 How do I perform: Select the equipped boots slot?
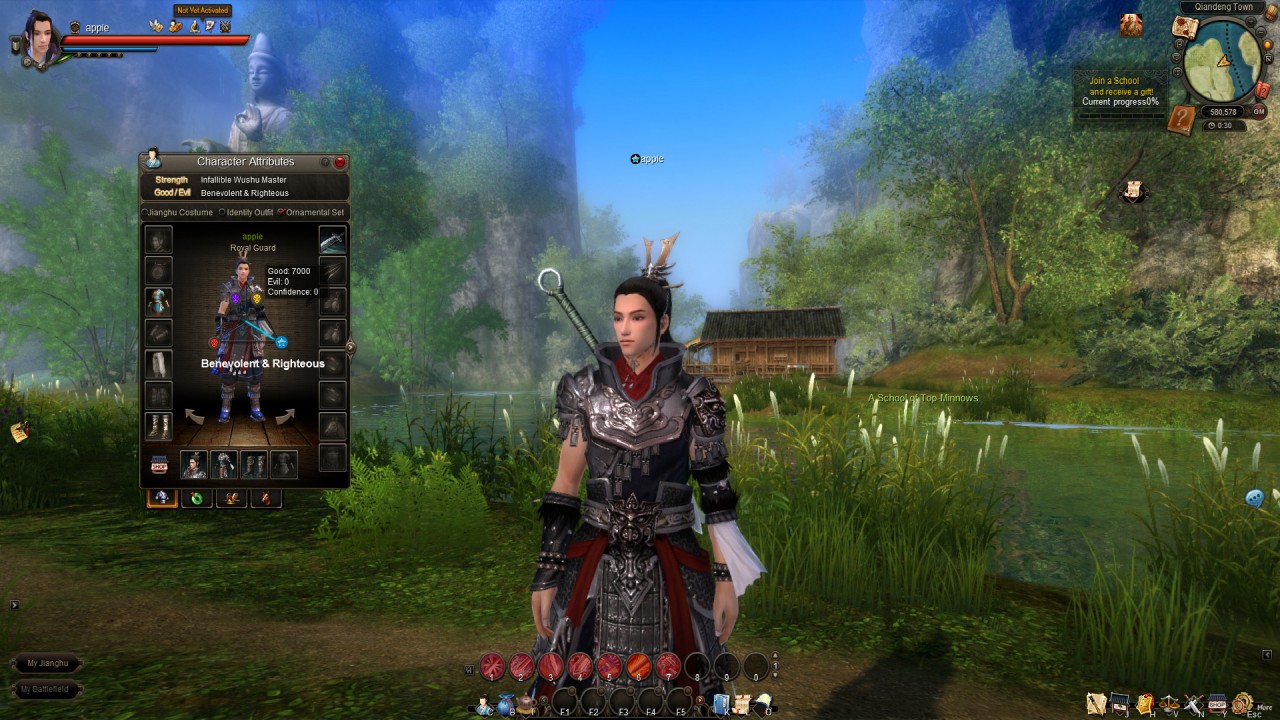(x=159, y=426)
